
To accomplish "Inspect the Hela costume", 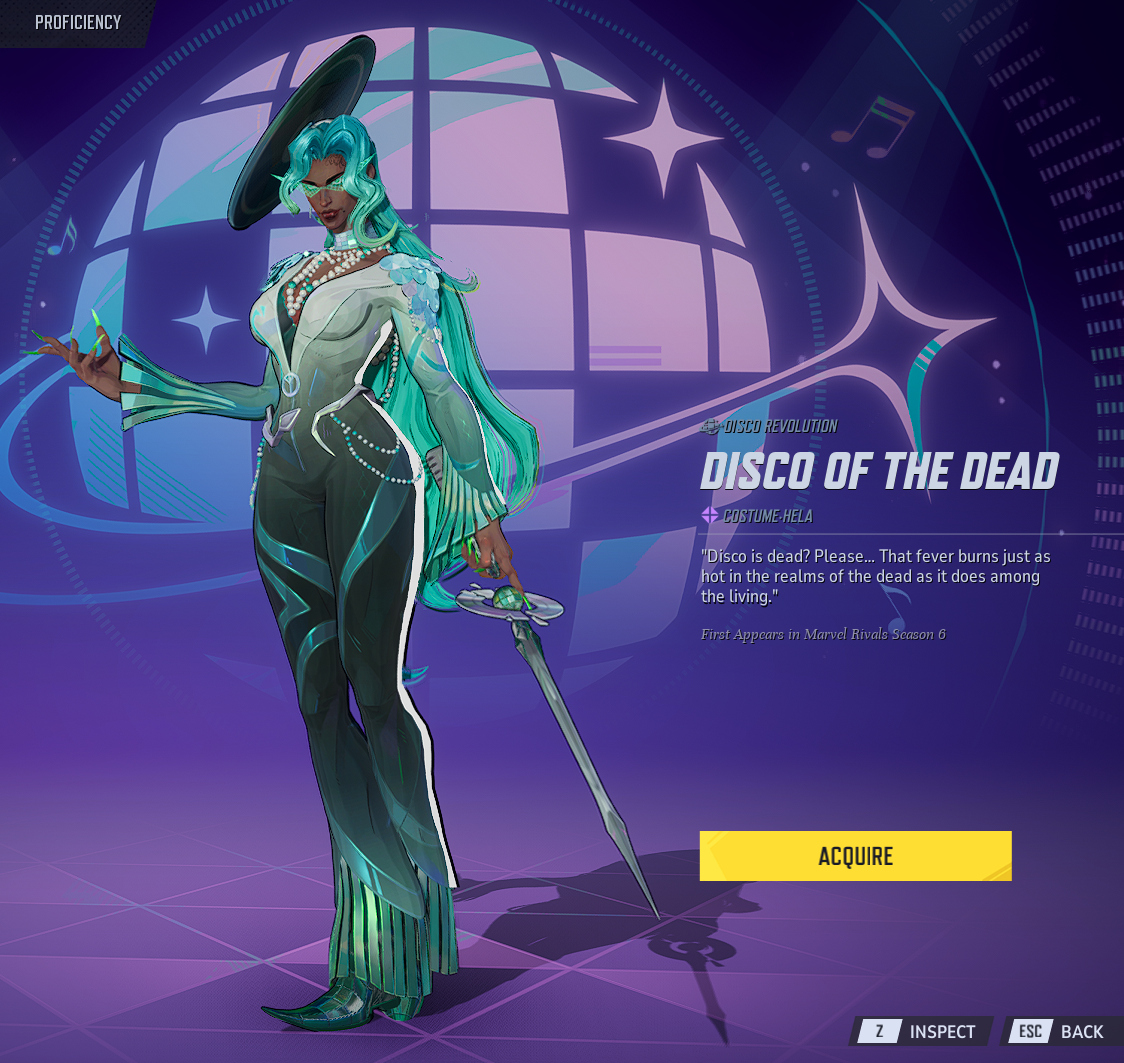I will [923, 1031].
